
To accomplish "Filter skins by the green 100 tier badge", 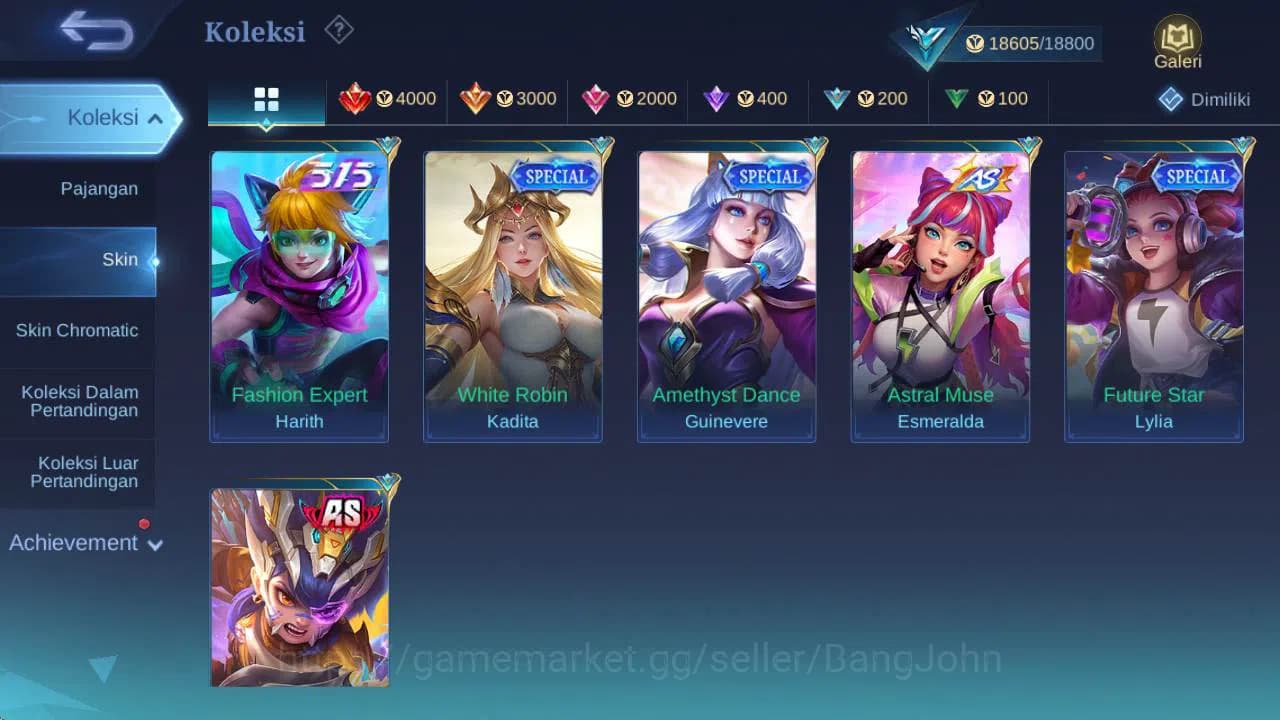I will tap(988, 99).
